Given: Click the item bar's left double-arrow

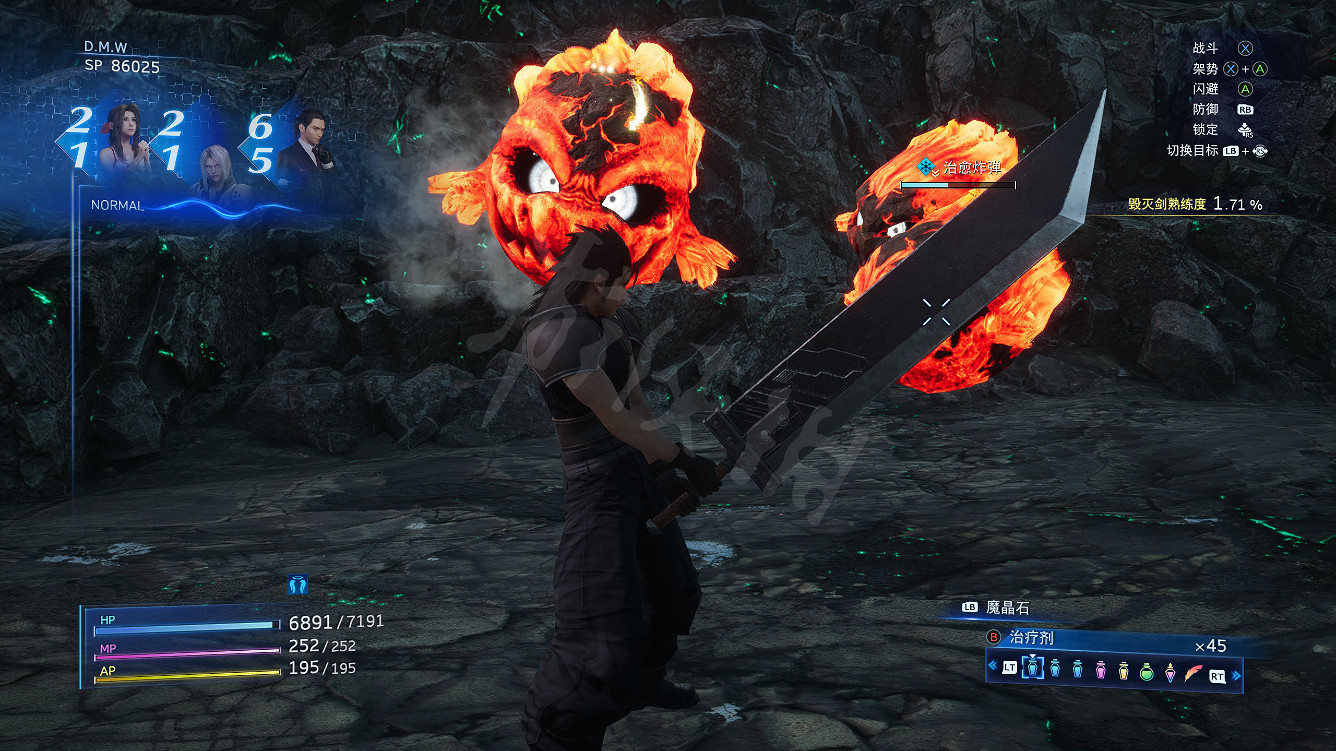Looking at the screenshot, I should click(x=991, y=667).
